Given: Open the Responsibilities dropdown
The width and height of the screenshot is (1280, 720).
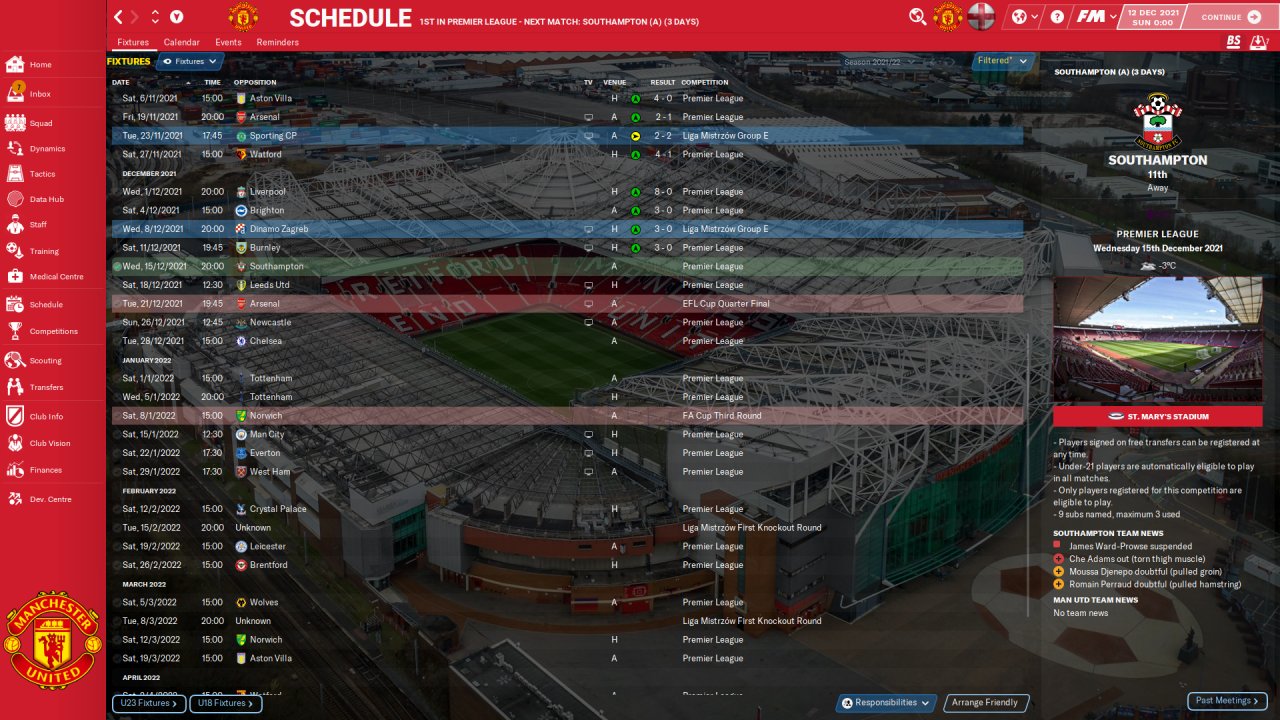Looking at the screenshot, I should pos(886,703).
